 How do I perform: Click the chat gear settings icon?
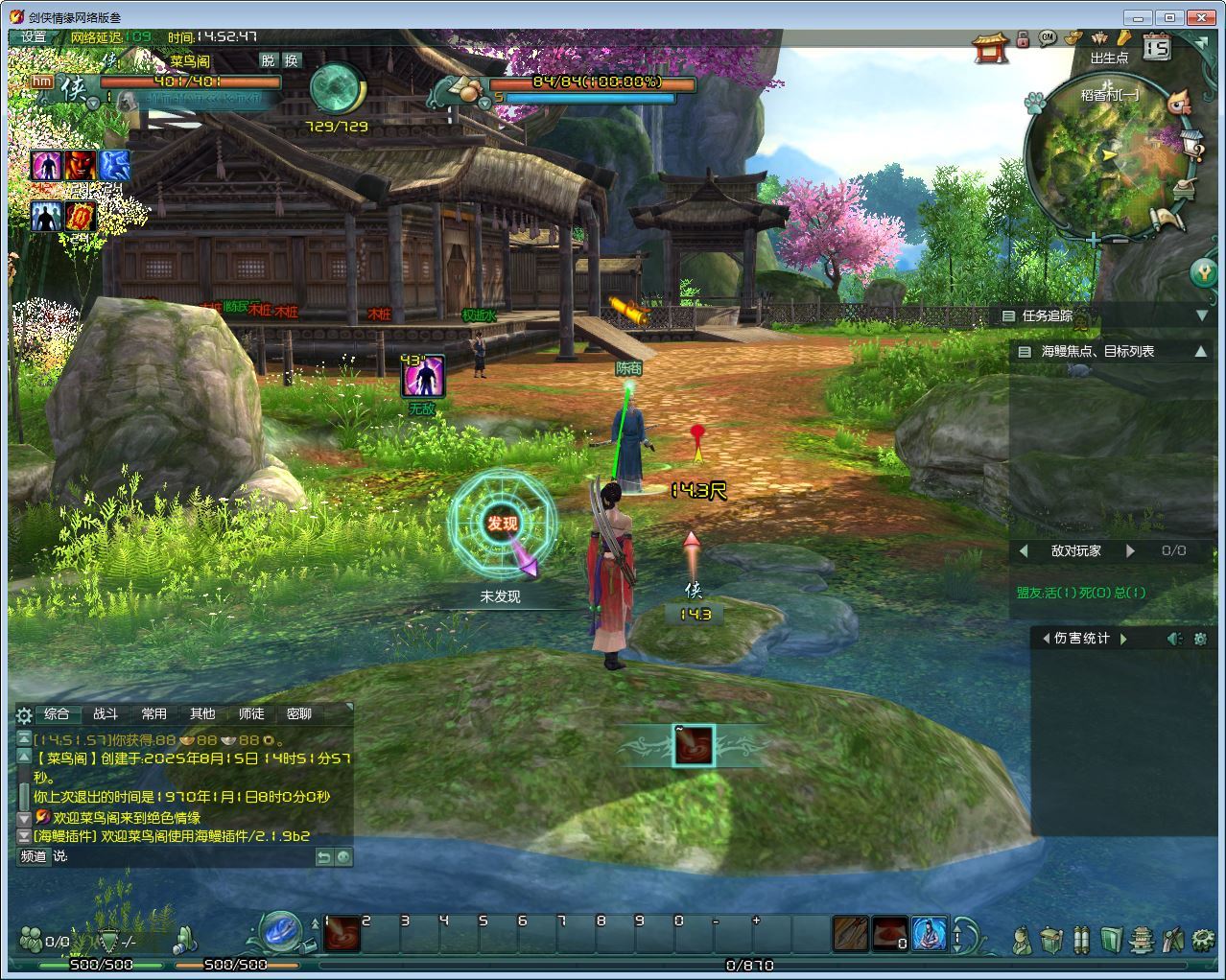click(x=25, y=715)
